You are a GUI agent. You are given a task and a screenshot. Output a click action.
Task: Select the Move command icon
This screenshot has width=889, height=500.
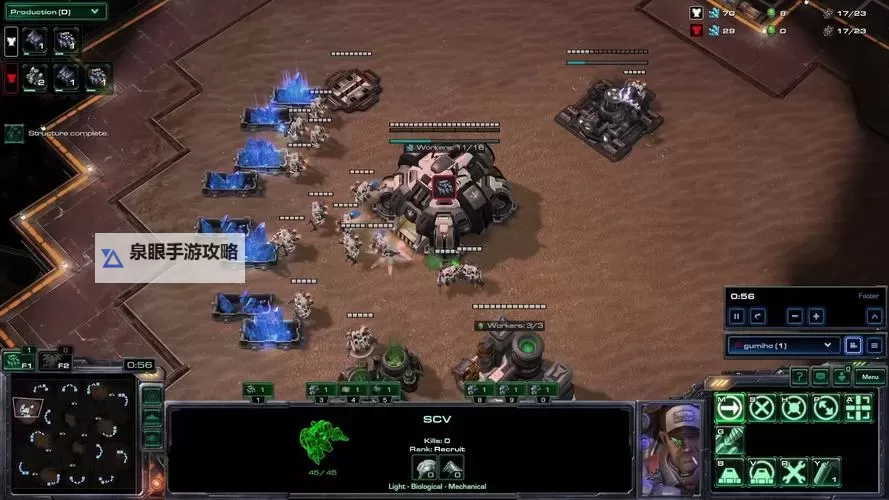(731, 407)
